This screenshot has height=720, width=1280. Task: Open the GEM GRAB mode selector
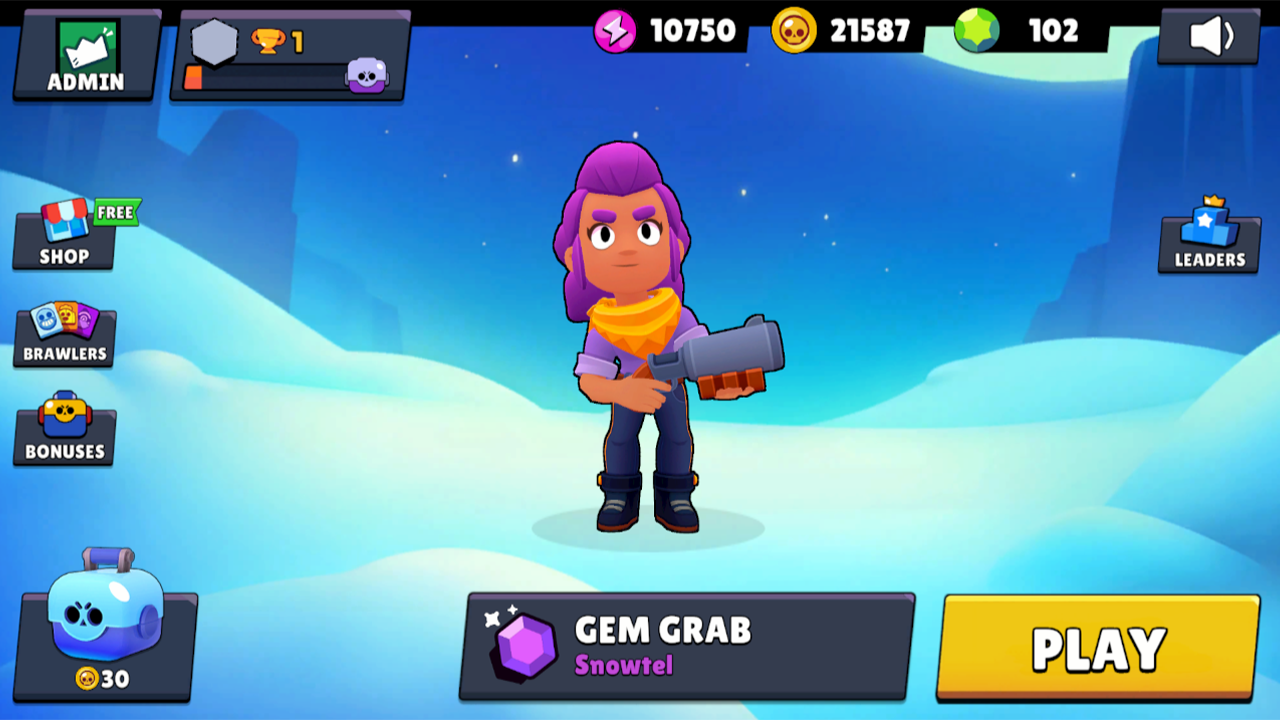(685, 644)
